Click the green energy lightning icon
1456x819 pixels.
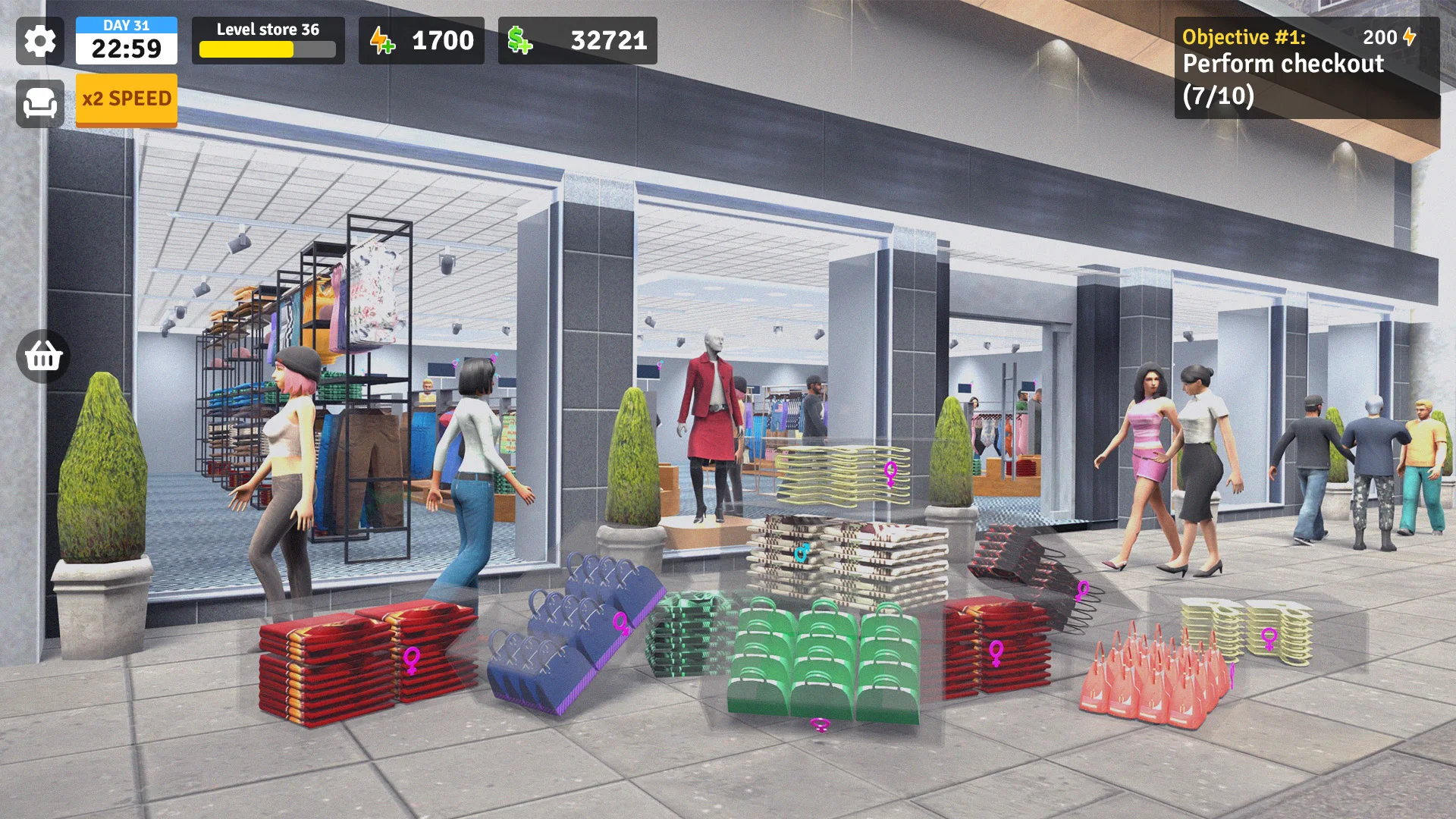pyautogui.click(x=382, y=41)
